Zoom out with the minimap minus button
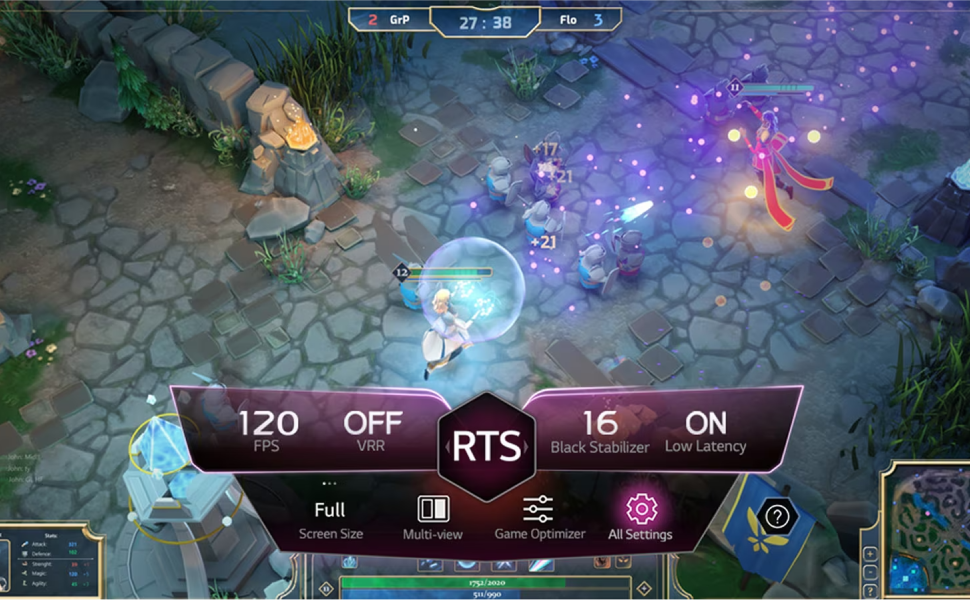The width and height of the screenshot is (970, 600). (870, 571)
